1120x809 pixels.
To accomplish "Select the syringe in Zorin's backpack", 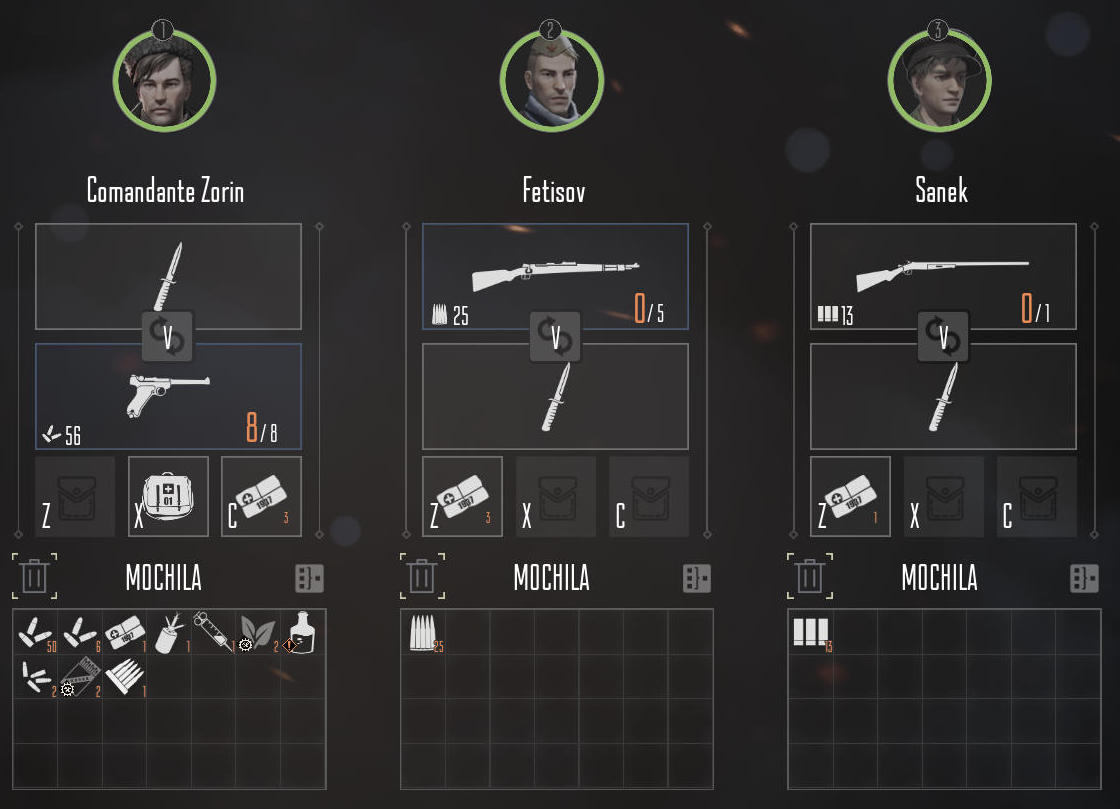I will pyautogui.click(x=212, y=632).
